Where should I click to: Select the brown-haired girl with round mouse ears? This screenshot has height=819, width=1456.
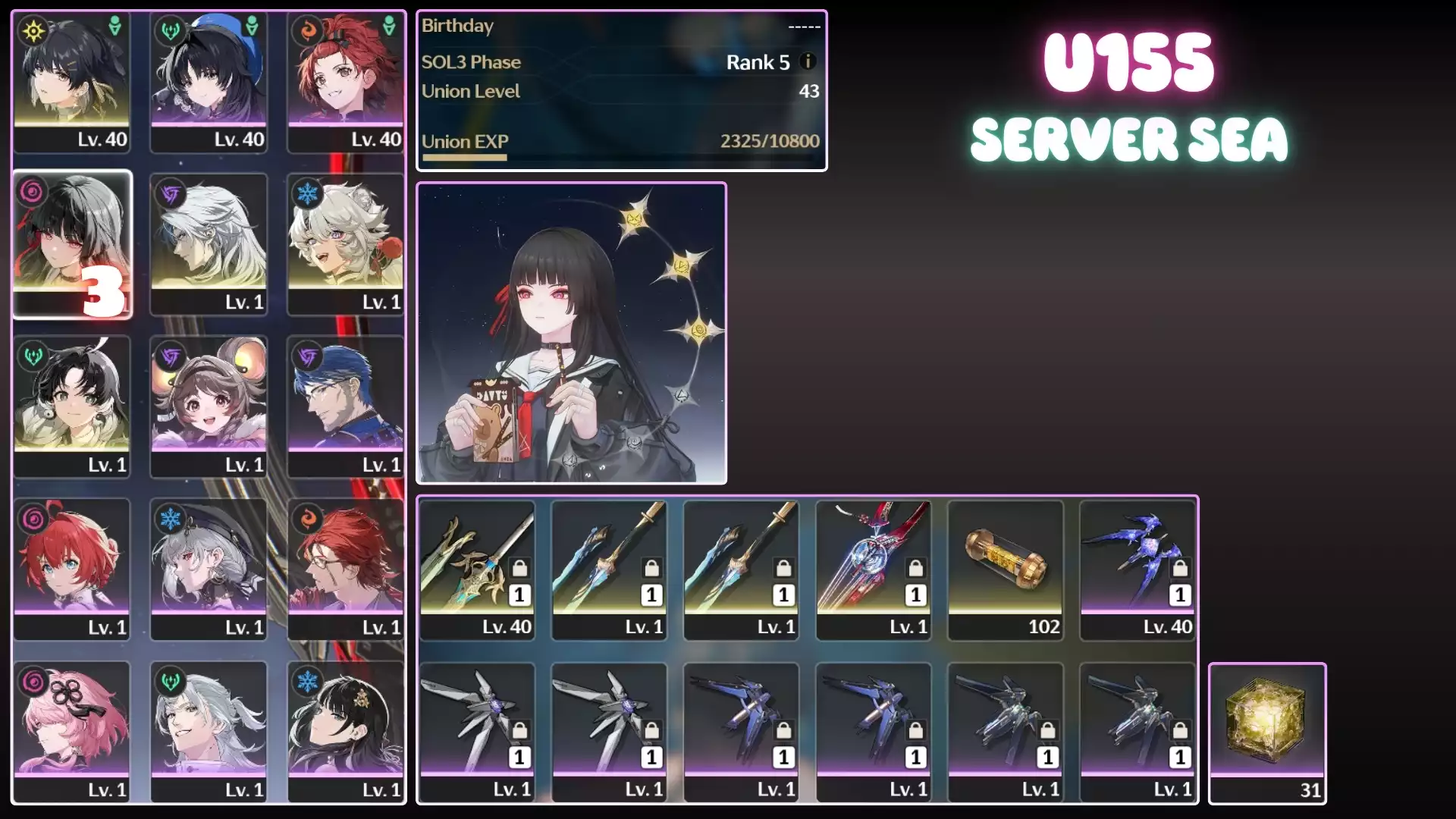coord(209,406)
